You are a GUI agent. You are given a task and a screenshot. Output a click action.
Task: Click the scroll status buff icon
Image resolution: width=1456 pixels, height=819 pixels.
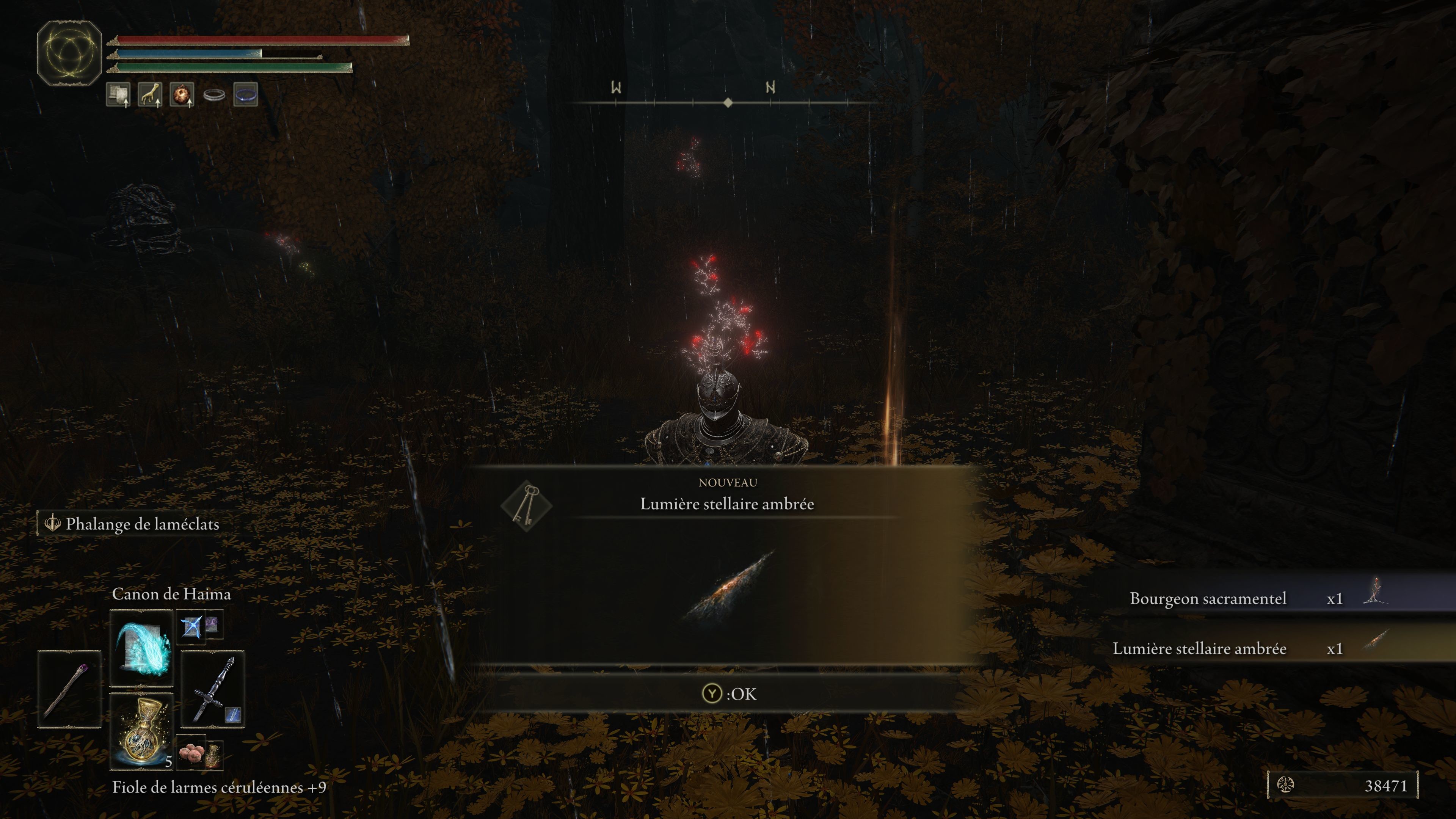[x=118, y=94]
